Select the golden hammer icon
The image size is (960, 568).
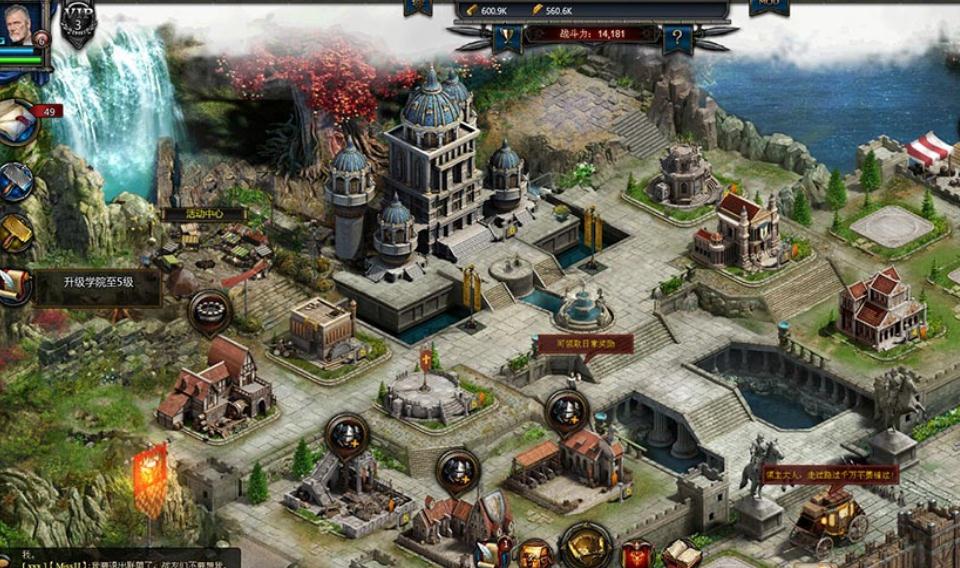pyautogui.click(x=14, y=232)
